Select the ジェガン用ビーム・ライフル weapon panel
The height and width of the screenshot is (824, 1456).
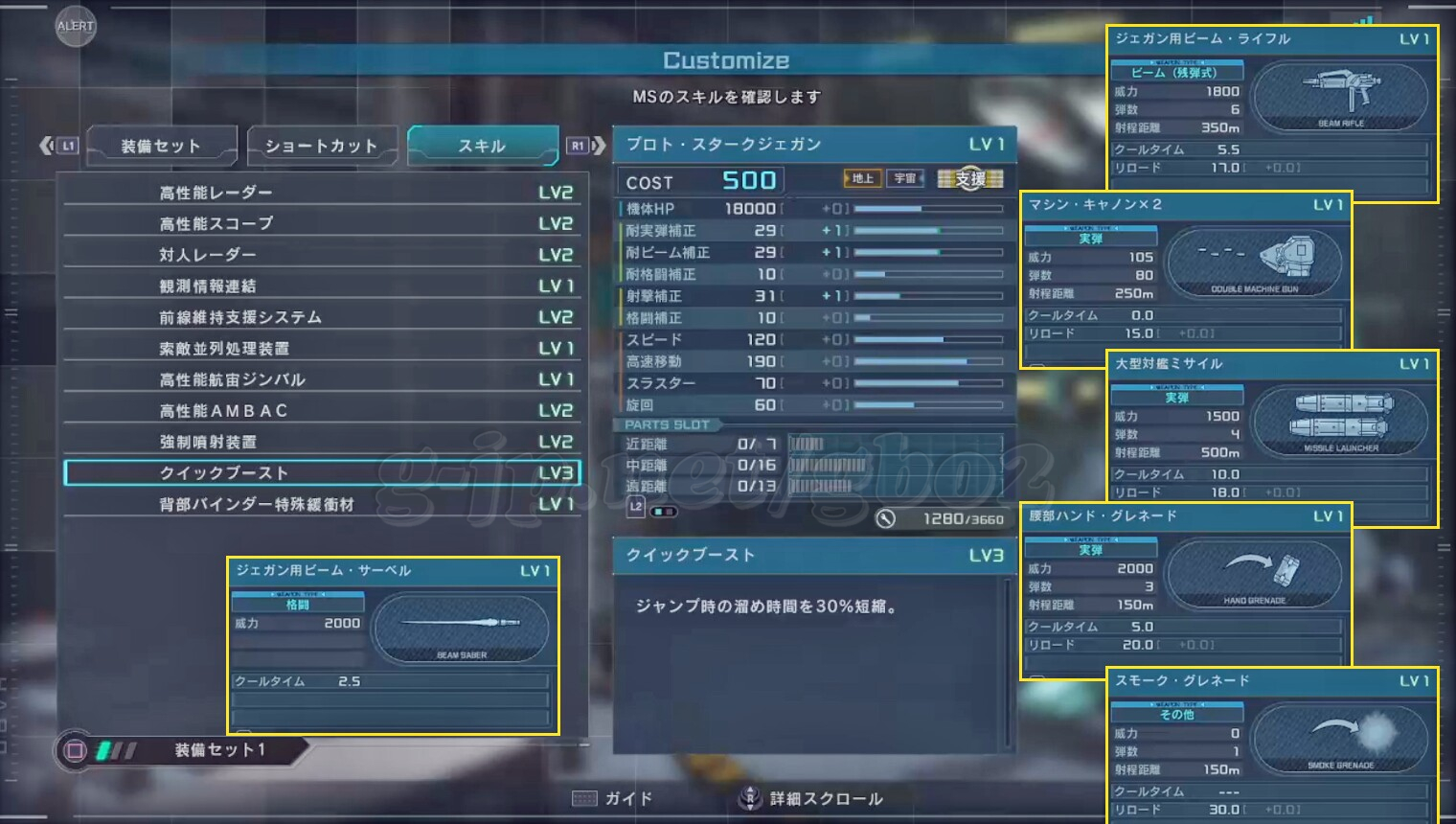(x=1272, y=113)
